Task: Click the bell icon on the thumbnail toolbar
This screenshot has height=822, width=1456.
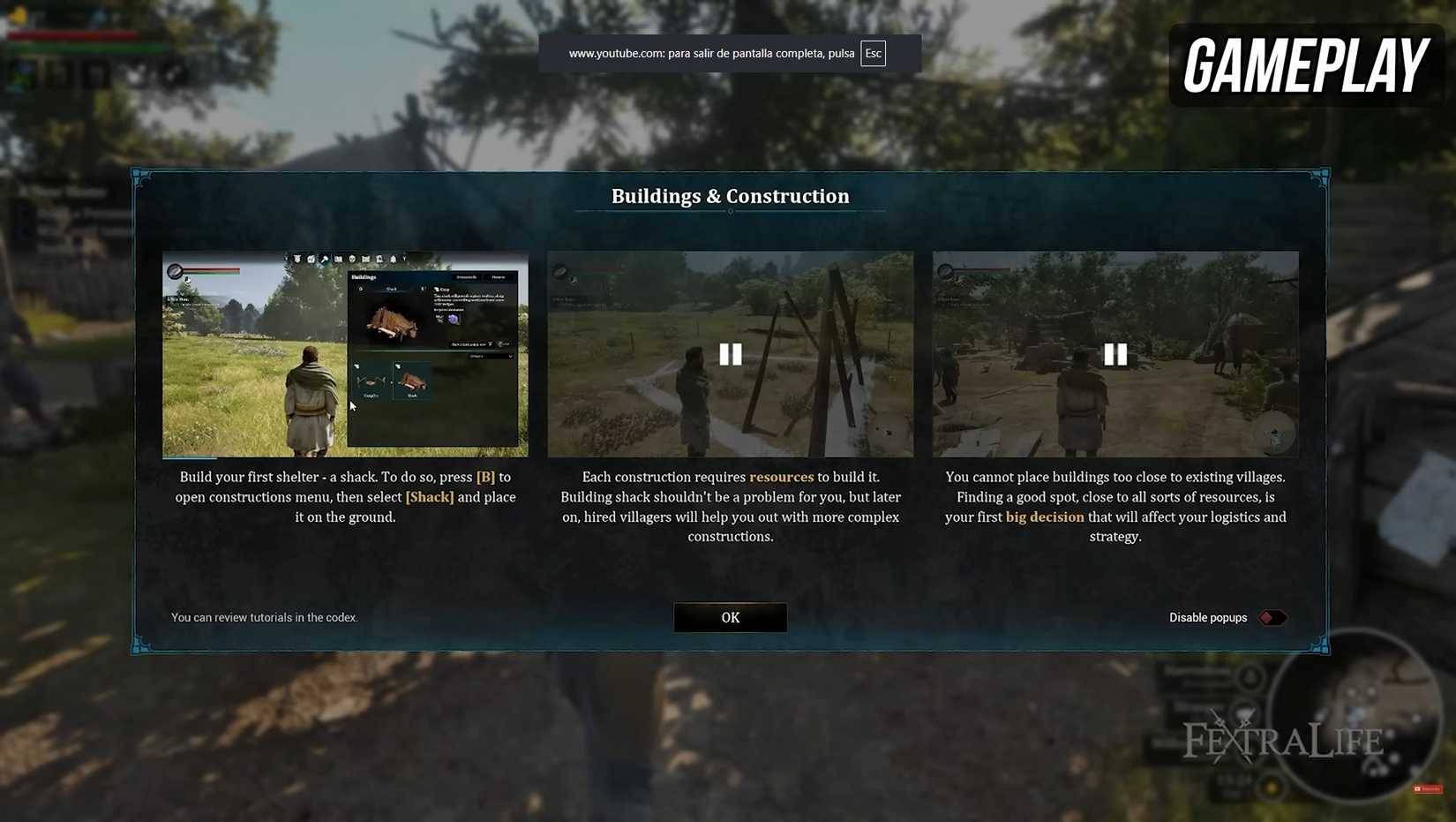Action: 394,259
